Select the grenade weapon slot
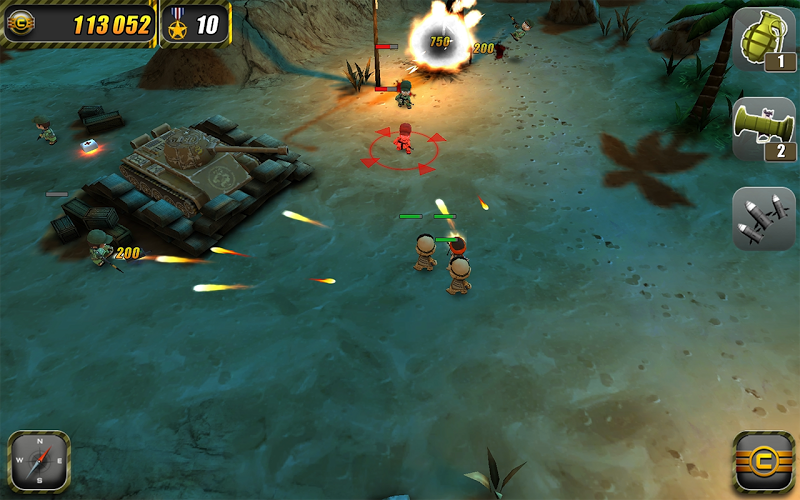This screenshot has width=800, height=500. [764, 40]
